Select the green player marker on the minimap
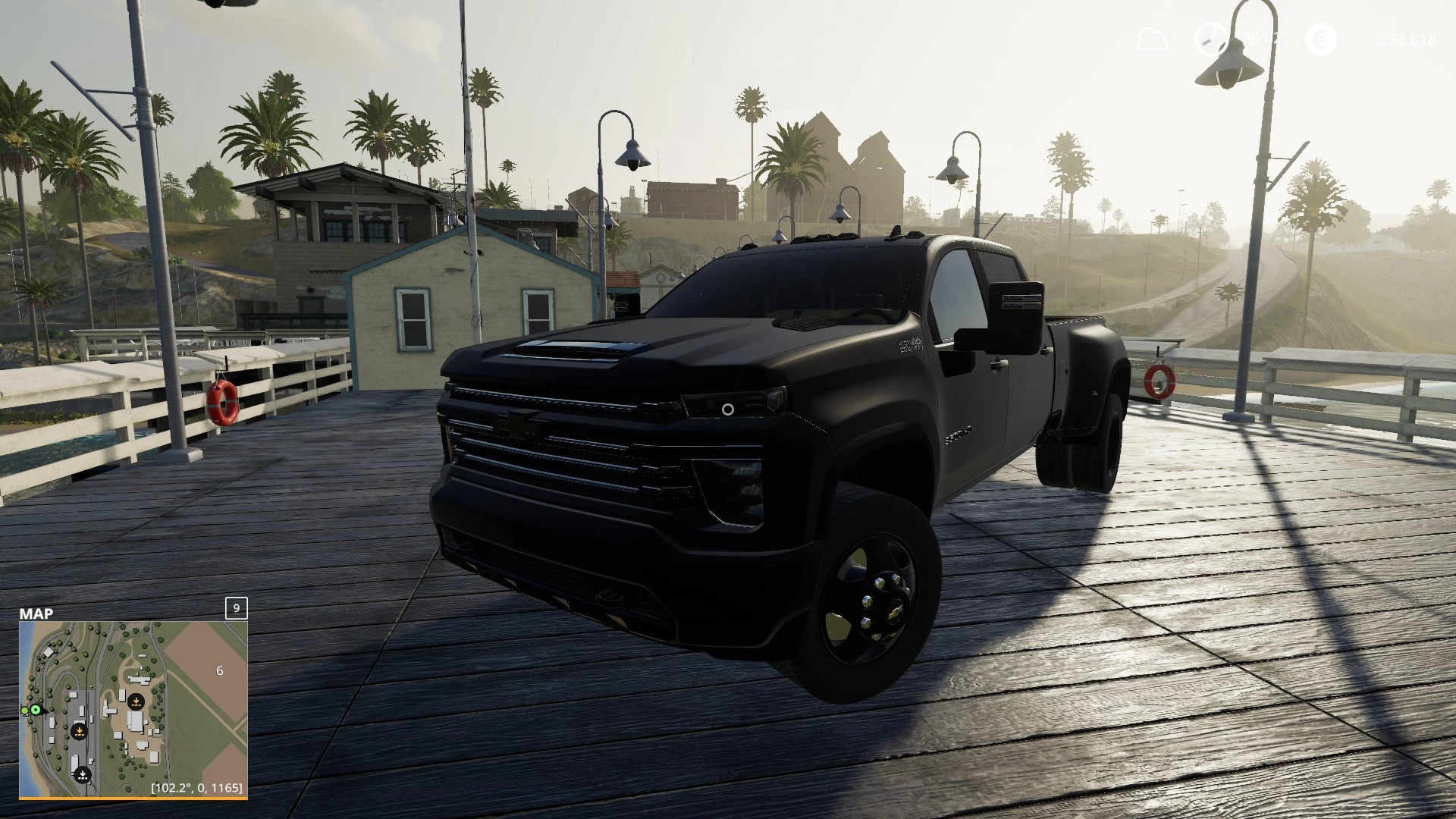The width and height of the screenshot is (1456, 819). pyautogui.click(x=35, y=710)
